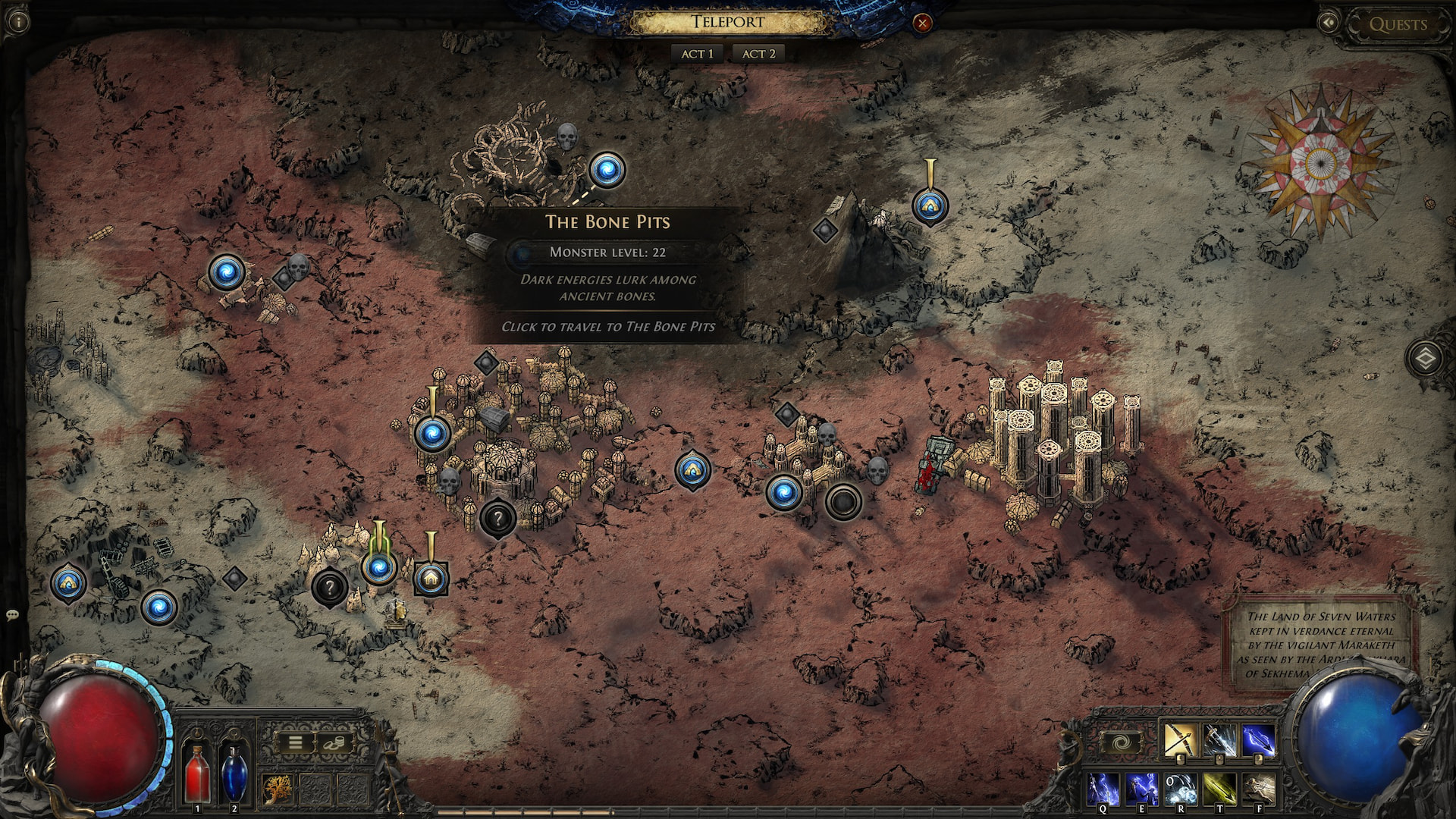
Task: Collapse the quest tracker arrow button
Action: pos(1329,23)
